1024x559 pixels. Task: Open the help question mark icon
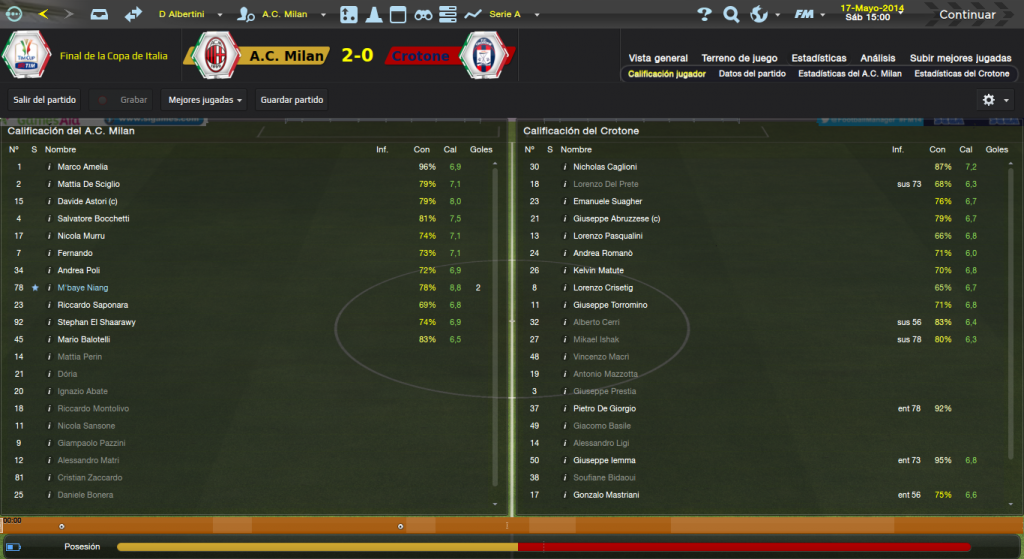point(704,15)
